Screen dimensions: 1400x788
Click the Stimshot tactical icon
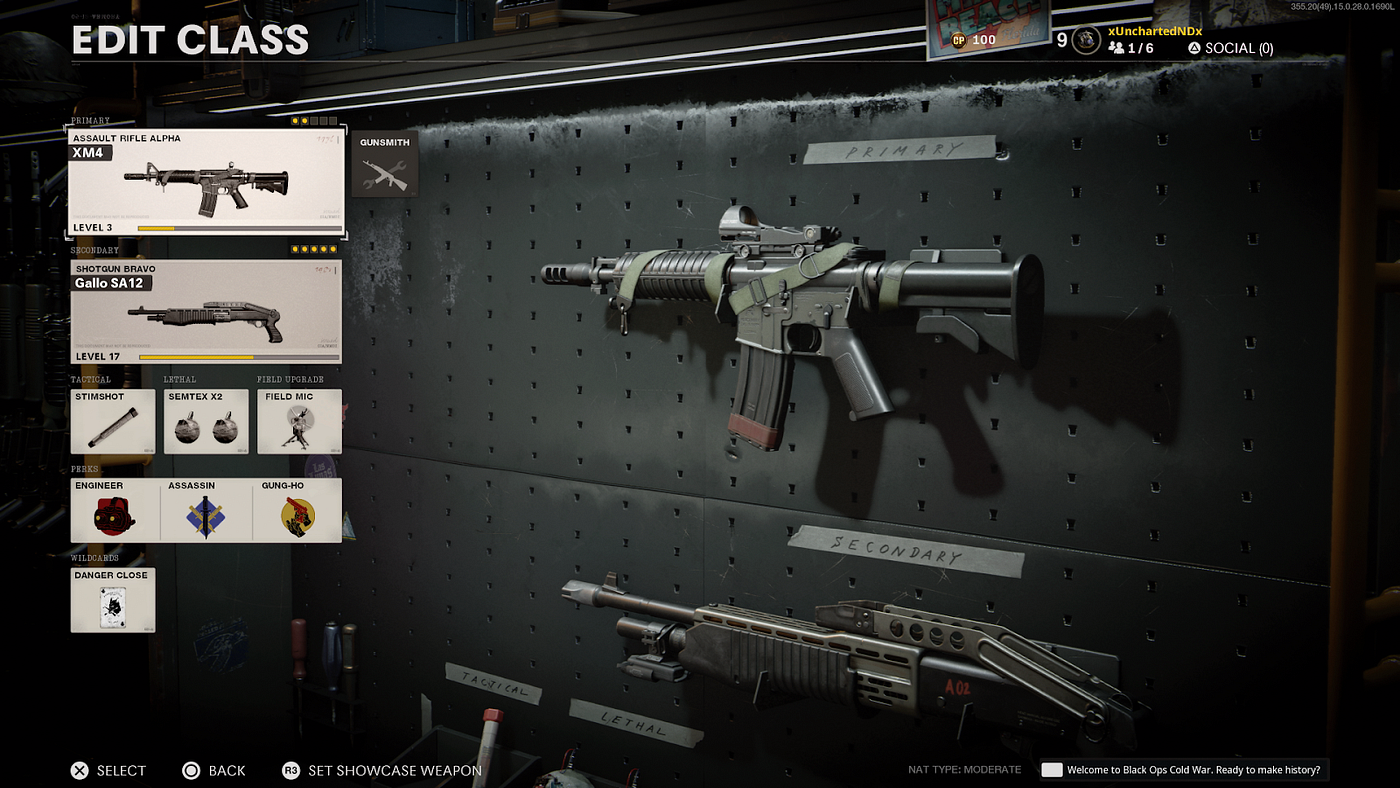(x=112, y=423)
